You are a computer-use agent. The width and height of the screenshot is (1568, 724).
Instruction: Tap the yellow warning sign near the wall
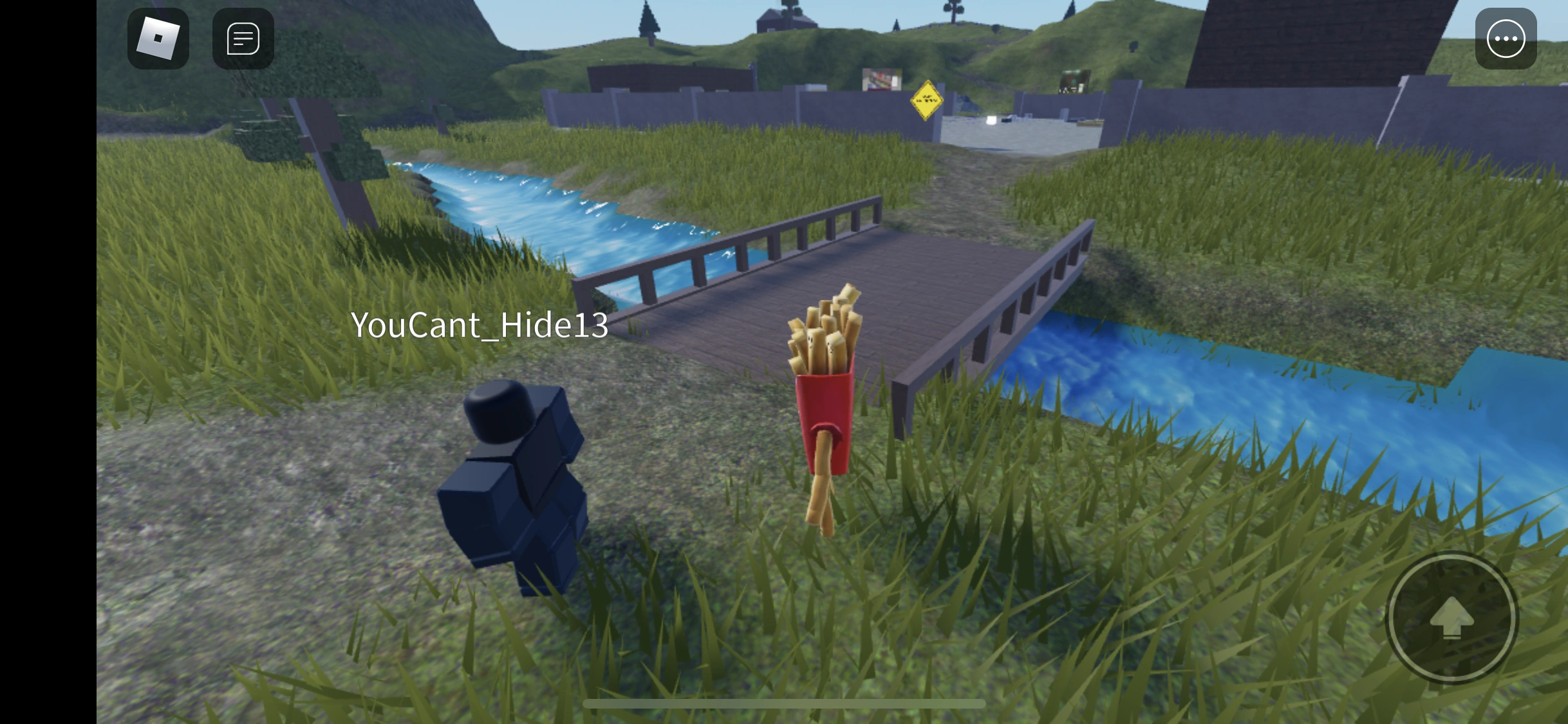[927, 100]
